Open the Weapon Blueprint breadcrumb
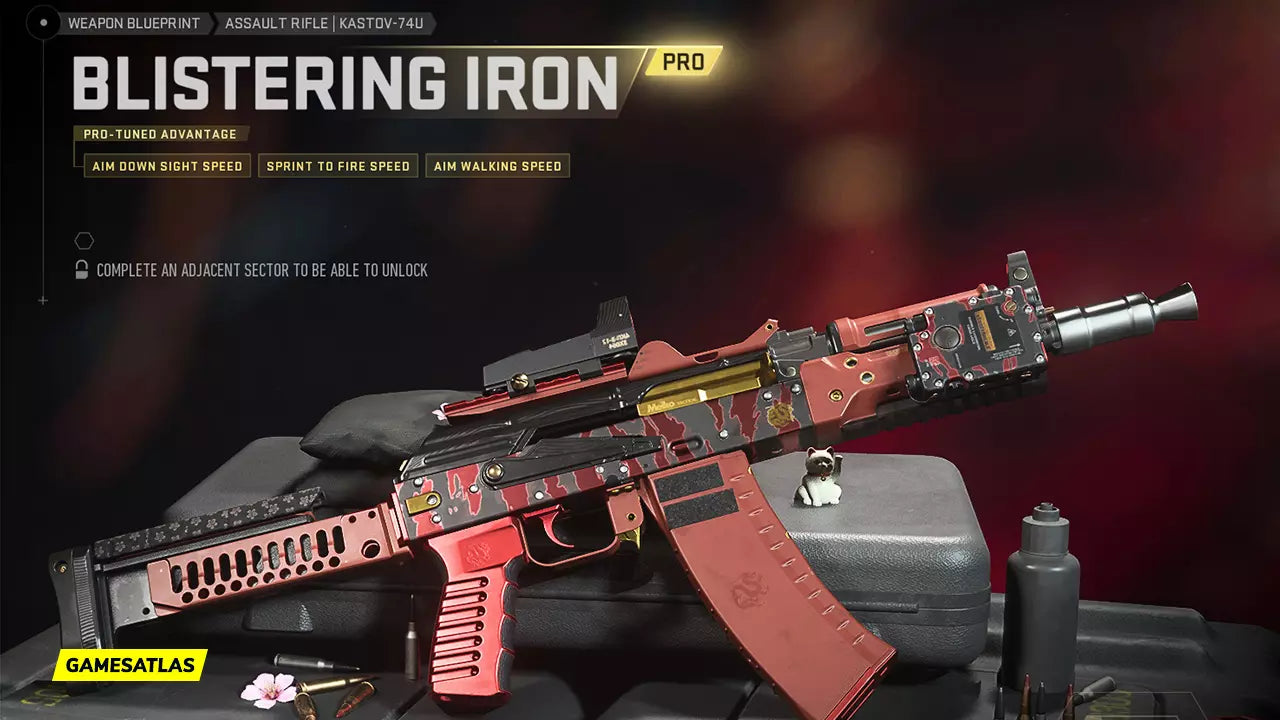The image size is (1280, 720). coord(133,23)
